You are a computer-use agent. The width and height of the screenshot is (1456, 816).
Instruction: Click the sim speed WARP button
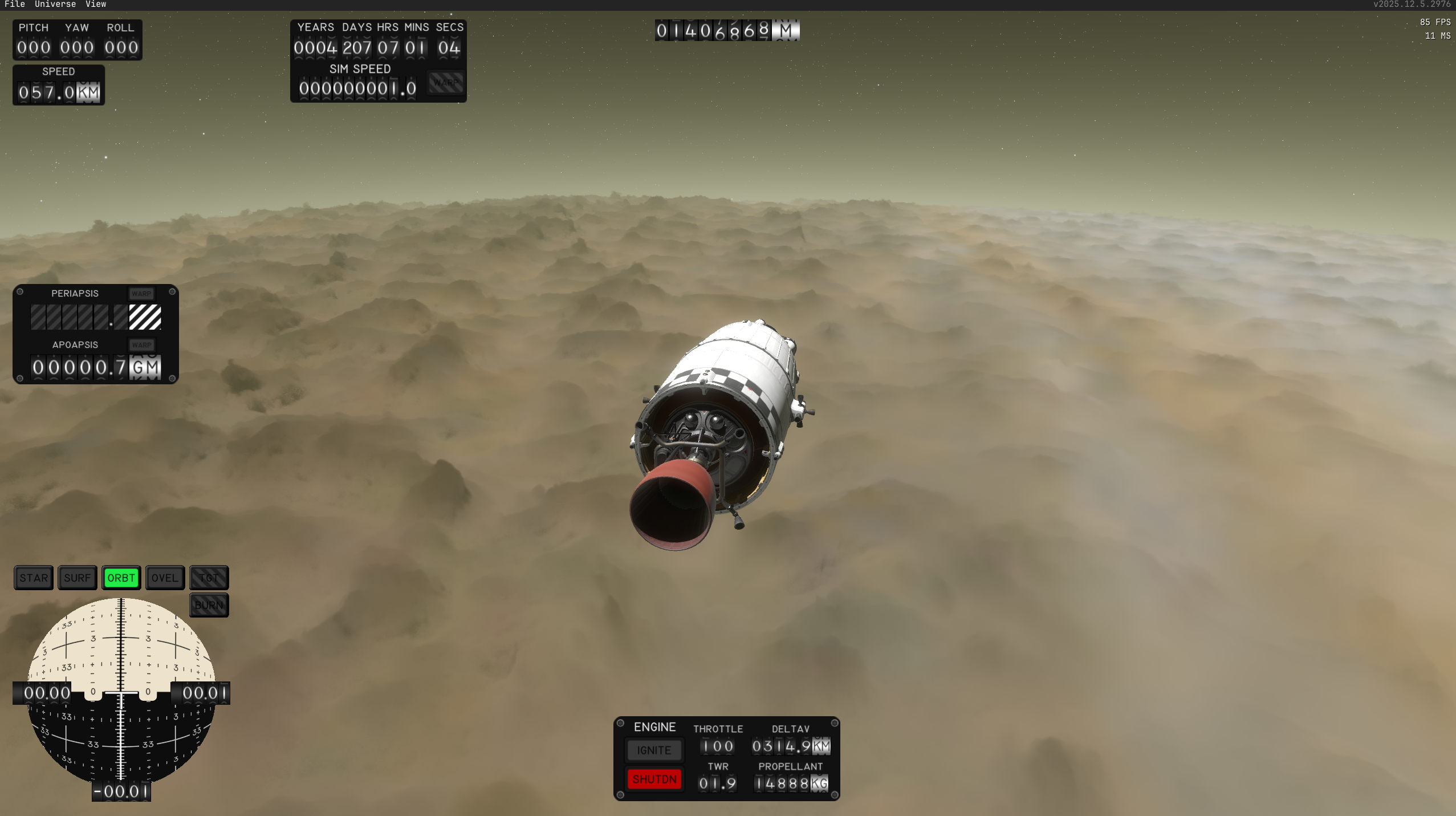446,83
